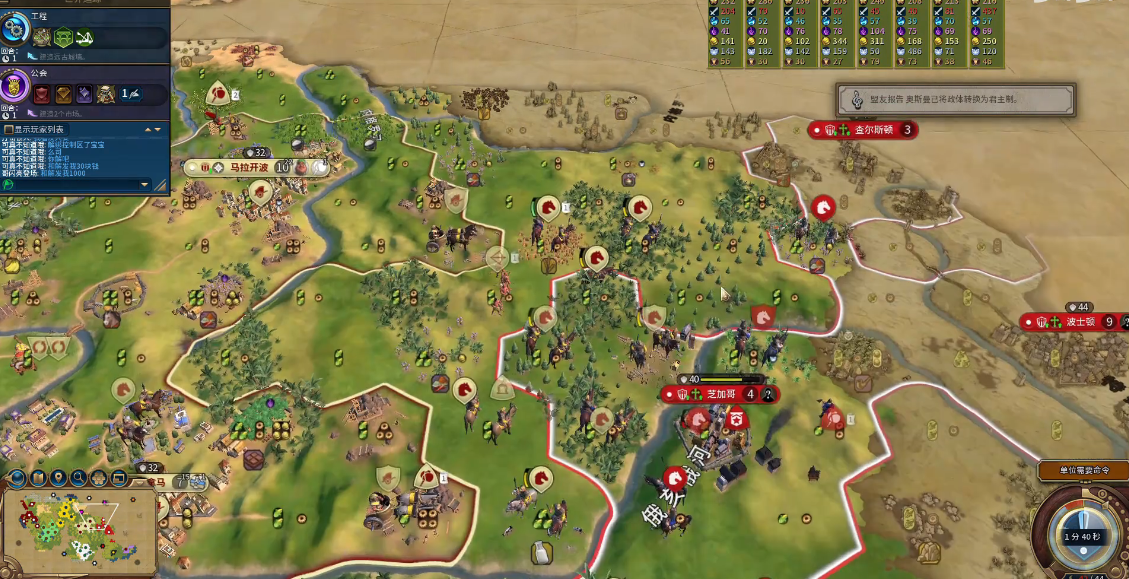Select the 马拉开波 city banner
1129x579 pixels.
click(x=250, y=167)
